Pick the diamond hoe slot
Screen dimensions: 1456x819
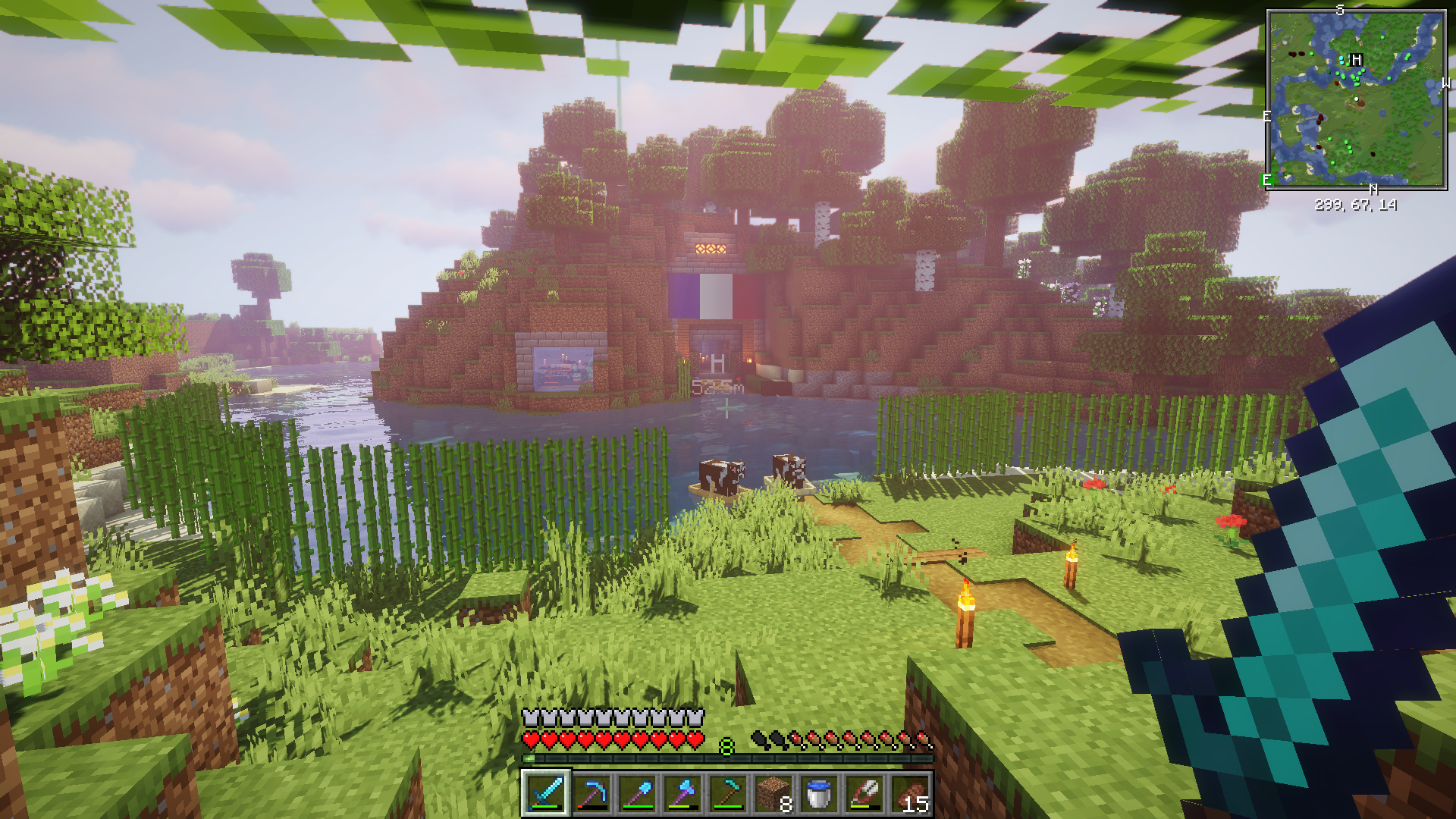tap(727, 793)
